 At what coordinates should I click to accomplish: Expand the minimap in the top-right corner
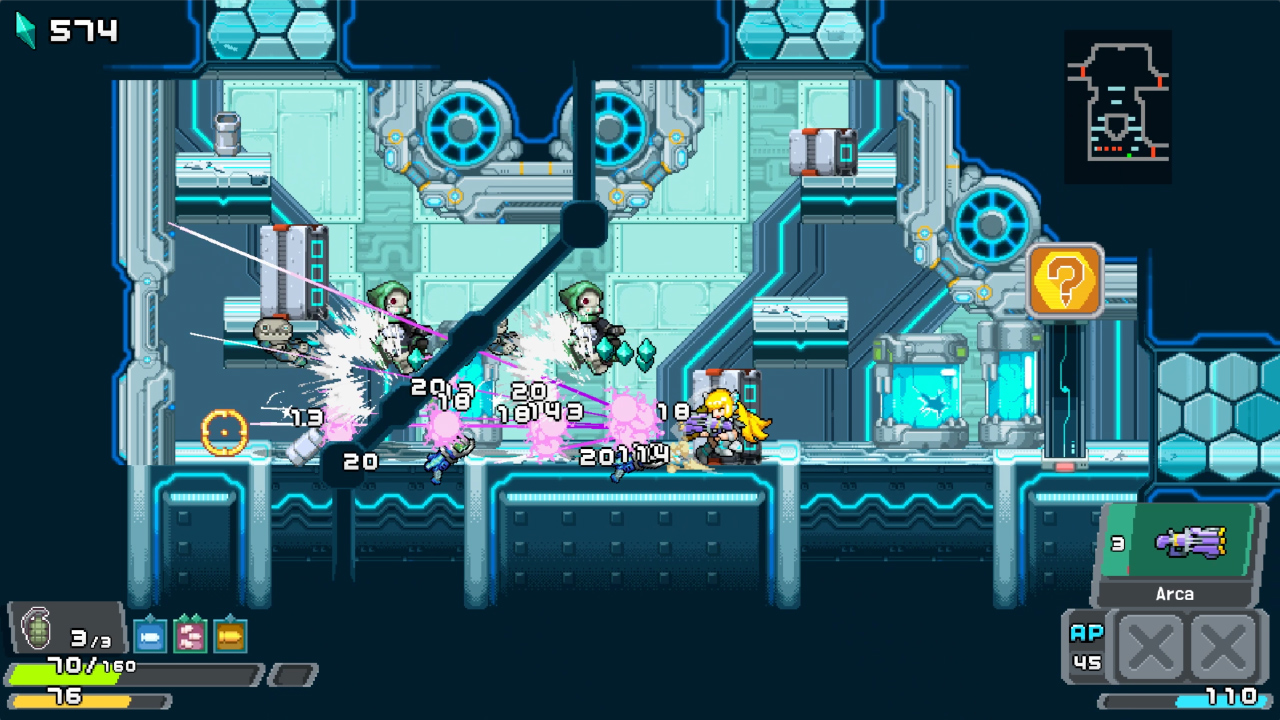(x=1117, y=105)
